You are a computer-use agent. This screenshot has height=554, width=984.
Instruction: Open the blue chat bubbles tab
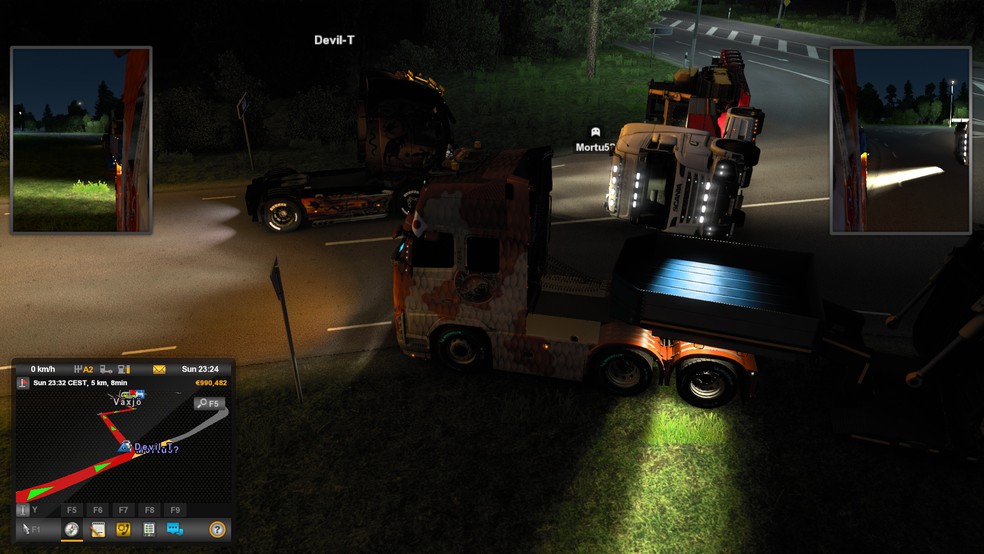tap(175, 529)
